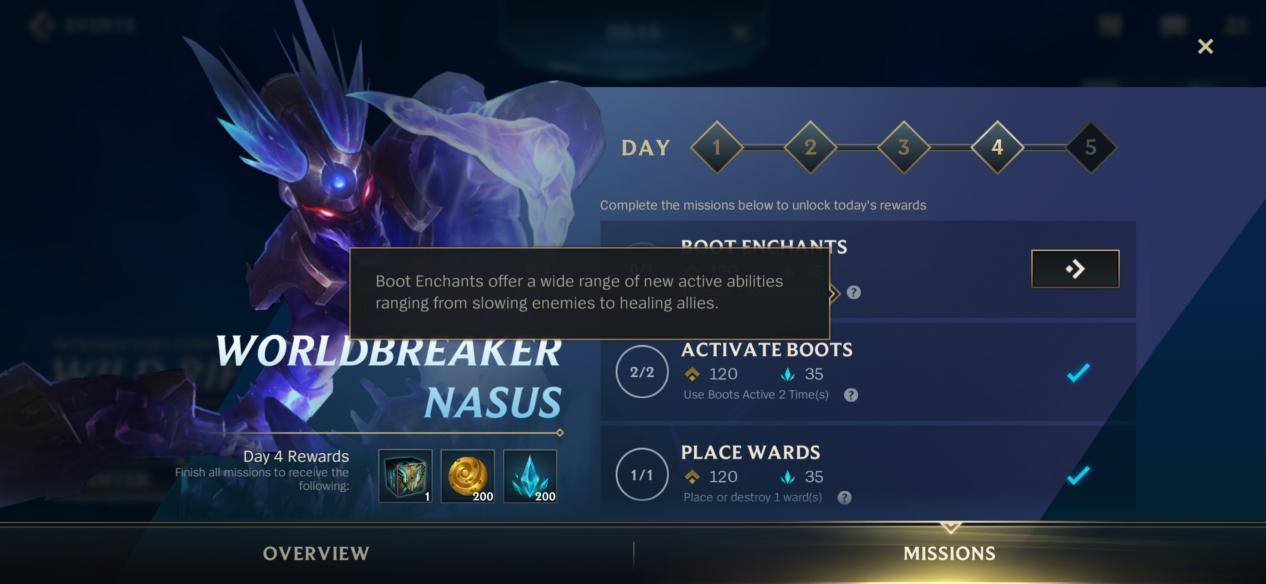1266x584 pixels.
Task: Select Day 5 diamond
Action: point(1090,148)
